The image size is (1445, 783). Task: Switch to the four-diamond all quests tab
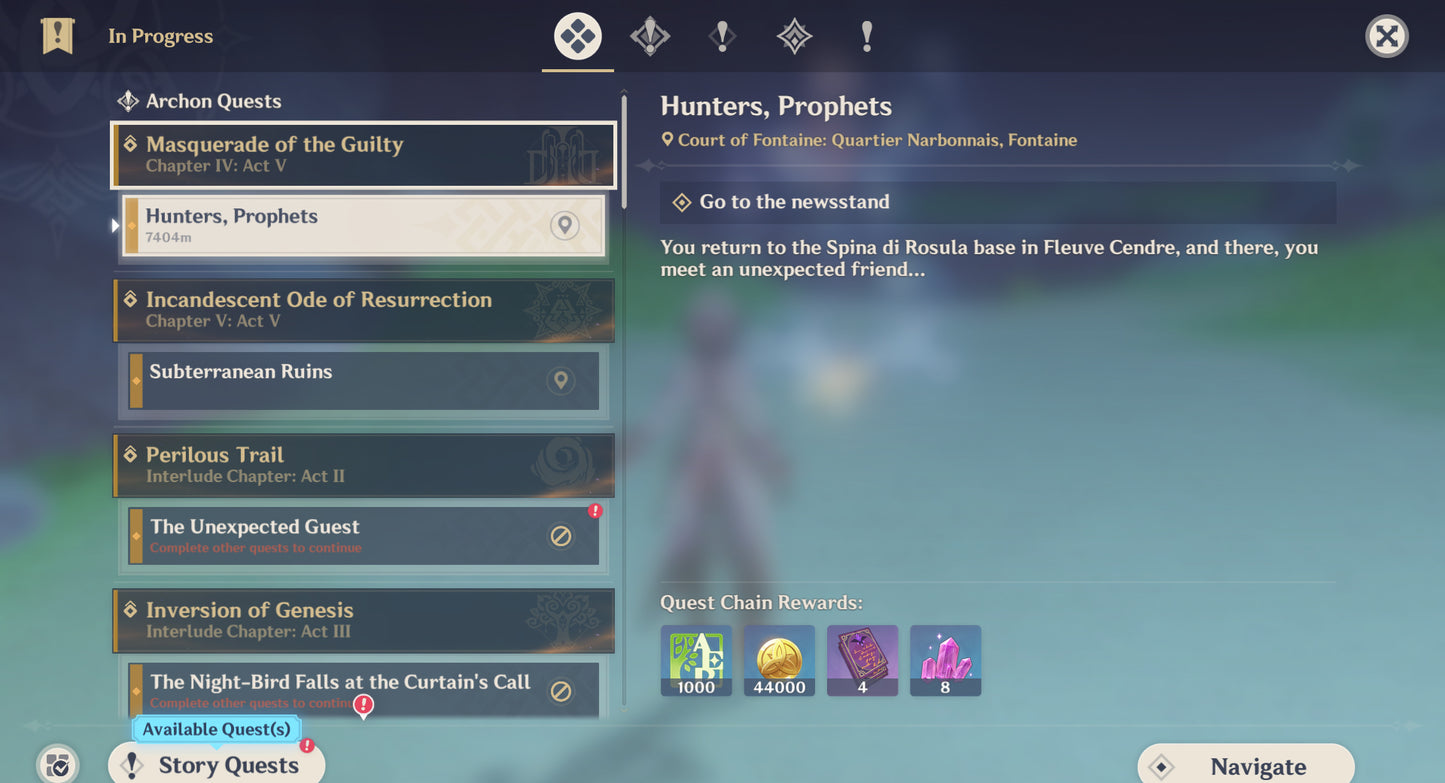[578, 37]
